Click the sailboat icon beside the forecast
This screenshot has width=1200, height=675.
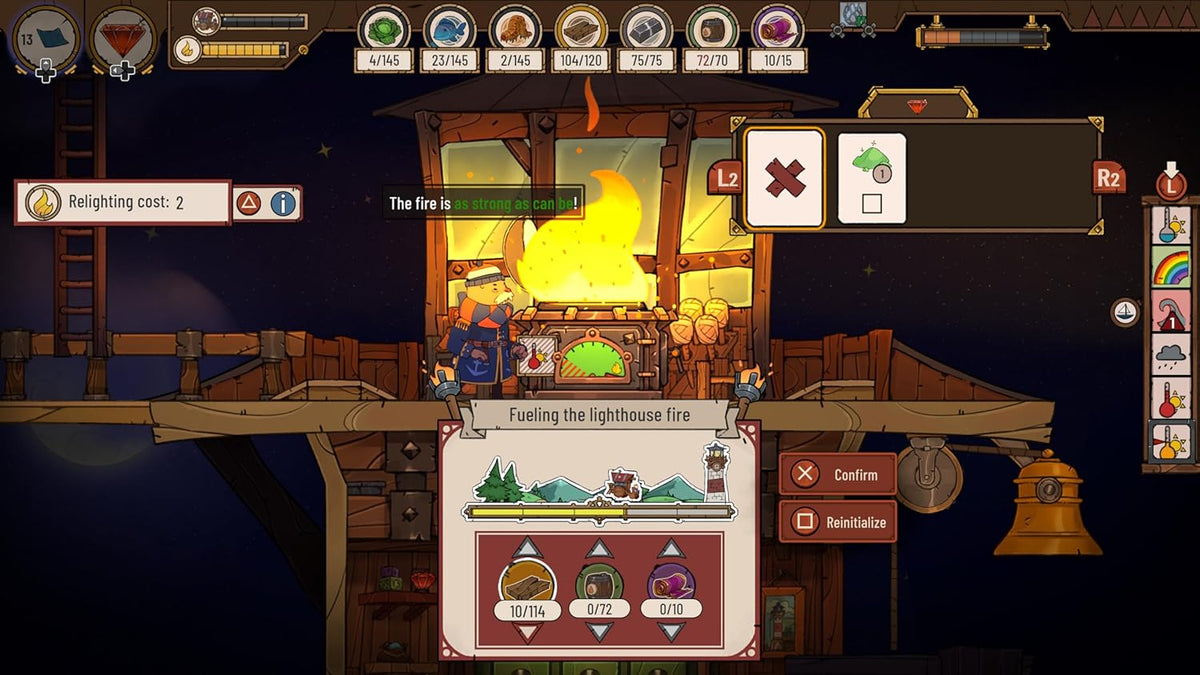1125,312
